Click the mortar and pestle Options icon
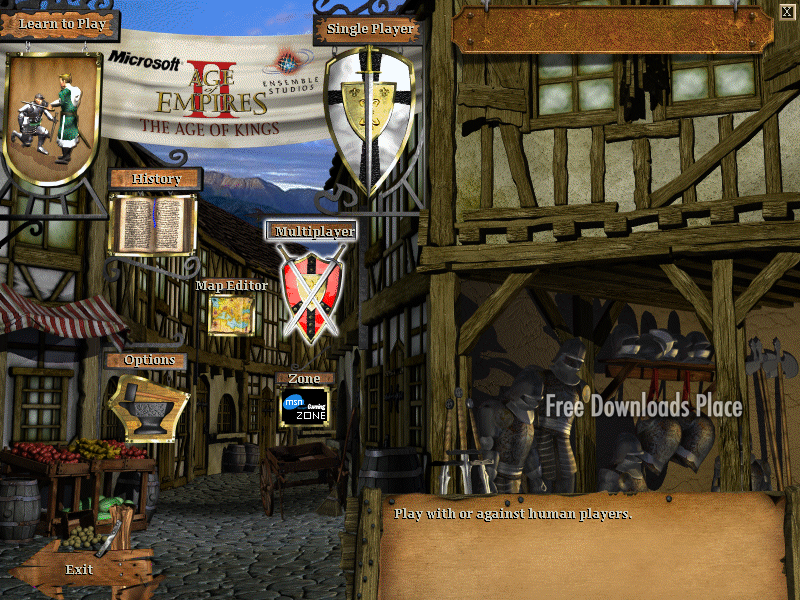Image resolution: width=800 pixels, height=600 pixels. (148, 406)
